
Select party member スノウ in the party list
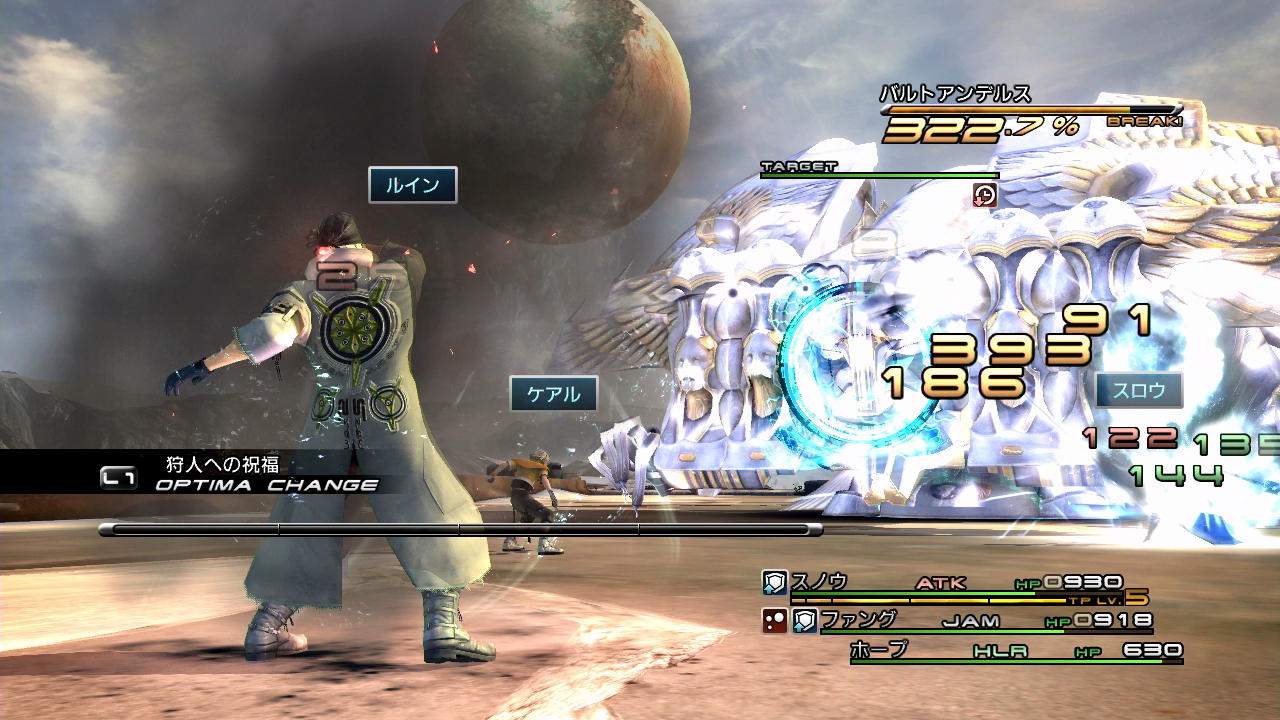pyautogui.click(x=820, y=581)
